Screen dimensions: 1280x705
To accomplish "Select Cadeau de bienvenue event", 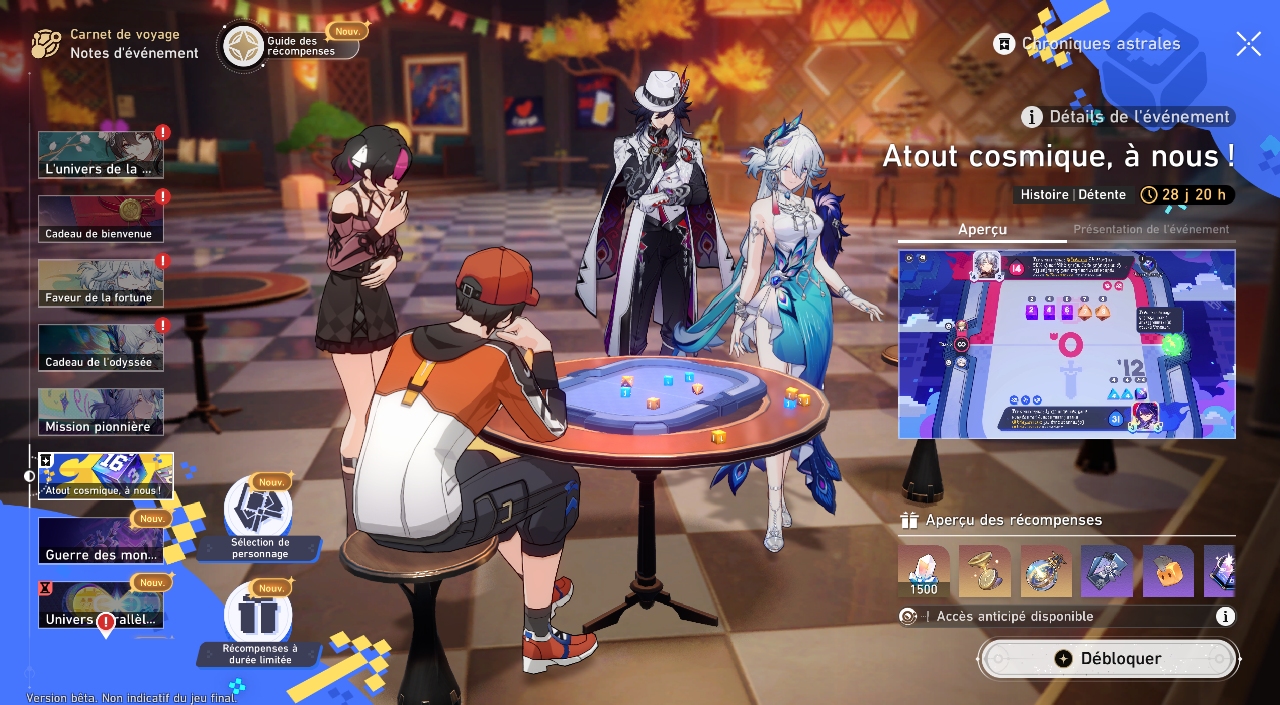I will (100, 219).
